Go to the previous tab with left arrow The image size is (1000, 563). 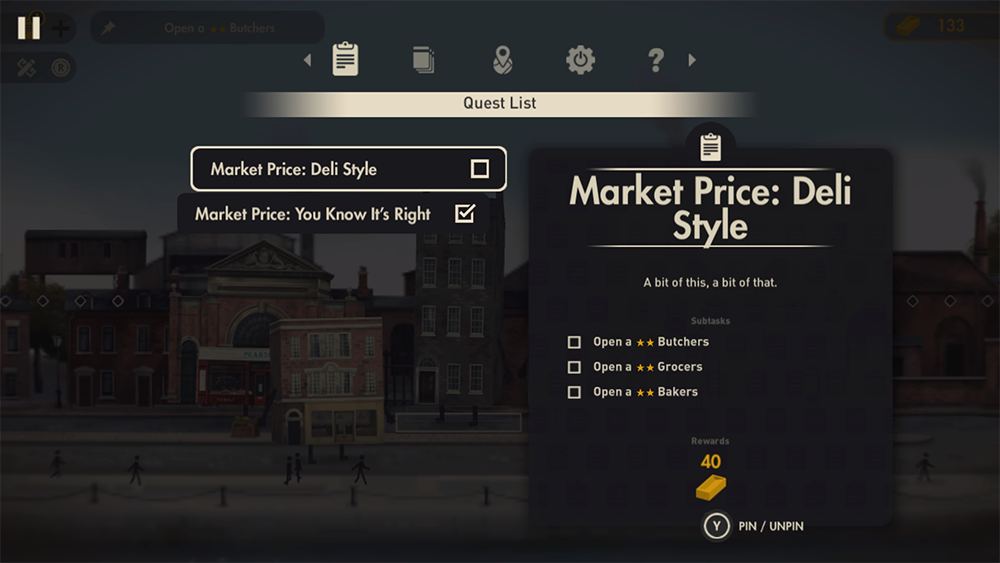point(307,60)
